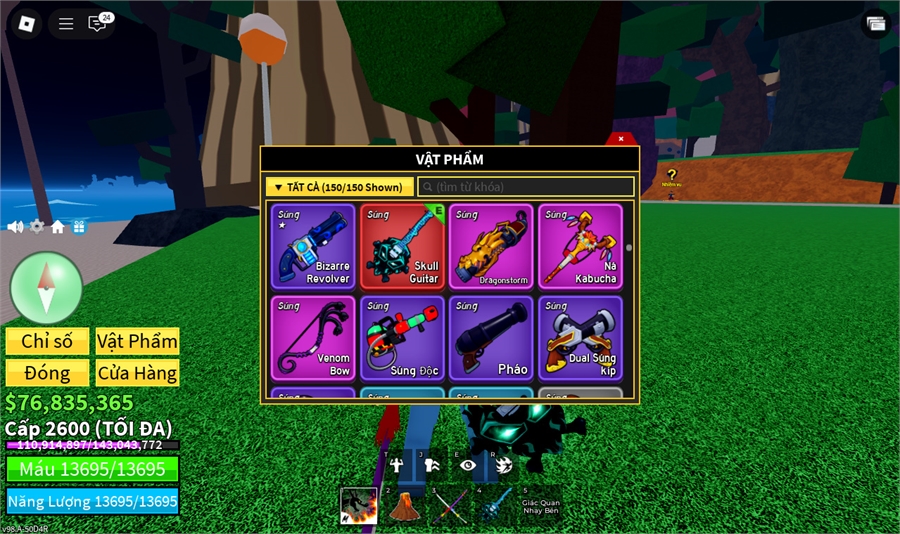The width and height of the screenshot is (900, 534).
Task: Open the gear settings icon
Action: coord(37,227)
